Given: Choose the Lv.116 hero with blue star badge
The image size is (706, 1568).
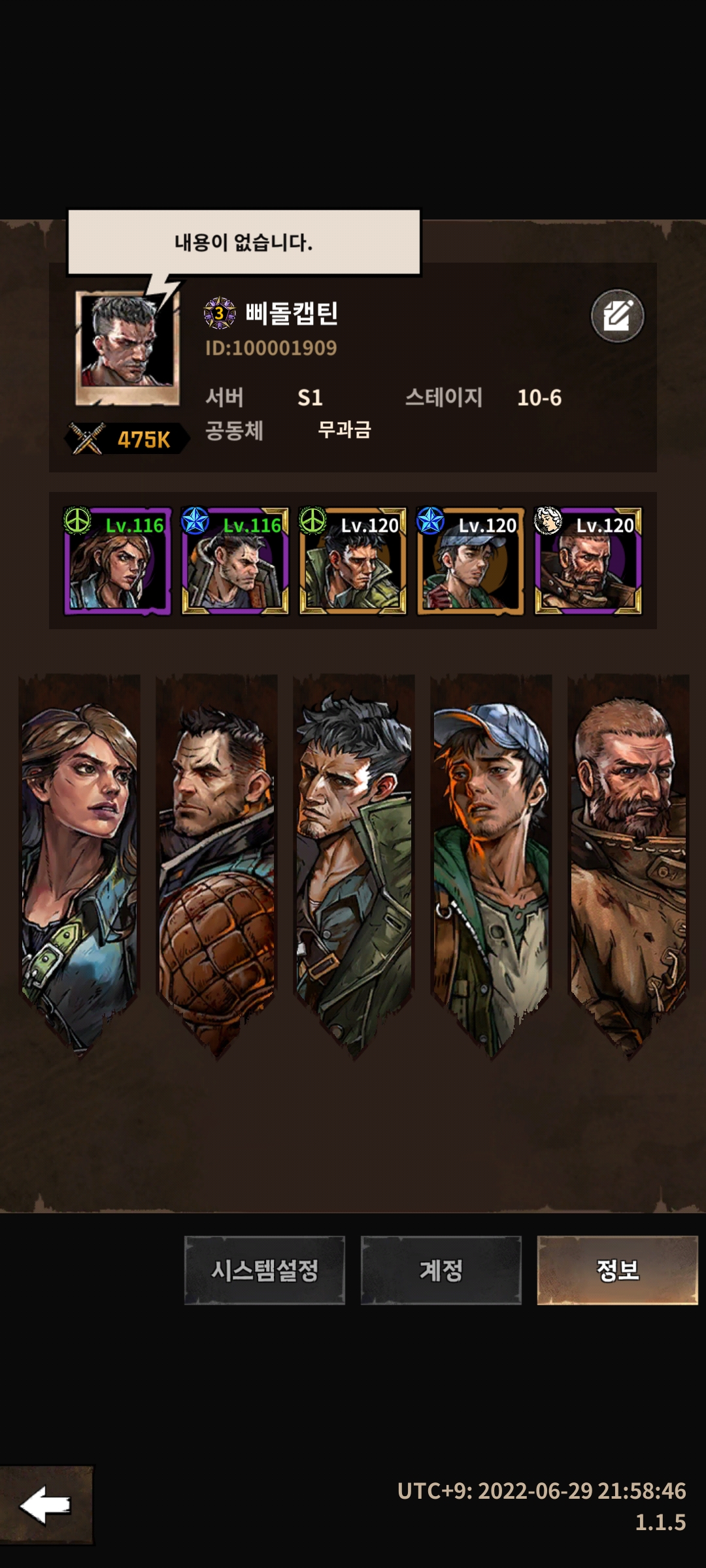Looking at the screenshot, I should click(235, 562).
